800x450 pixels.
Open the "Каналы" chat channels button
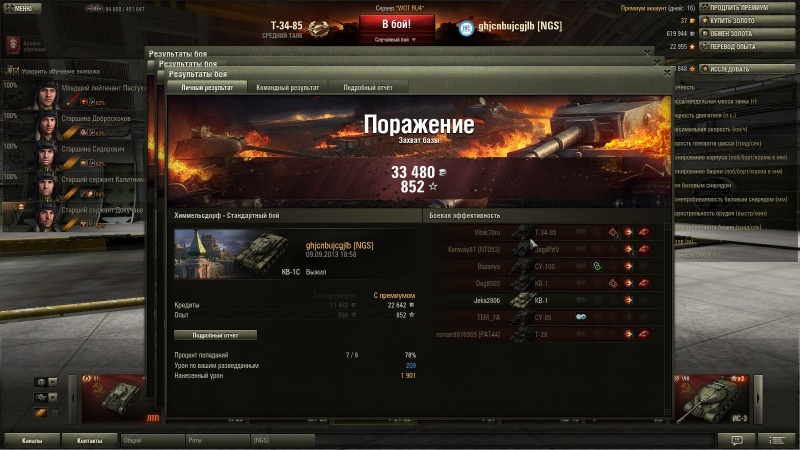click(32, 439)
